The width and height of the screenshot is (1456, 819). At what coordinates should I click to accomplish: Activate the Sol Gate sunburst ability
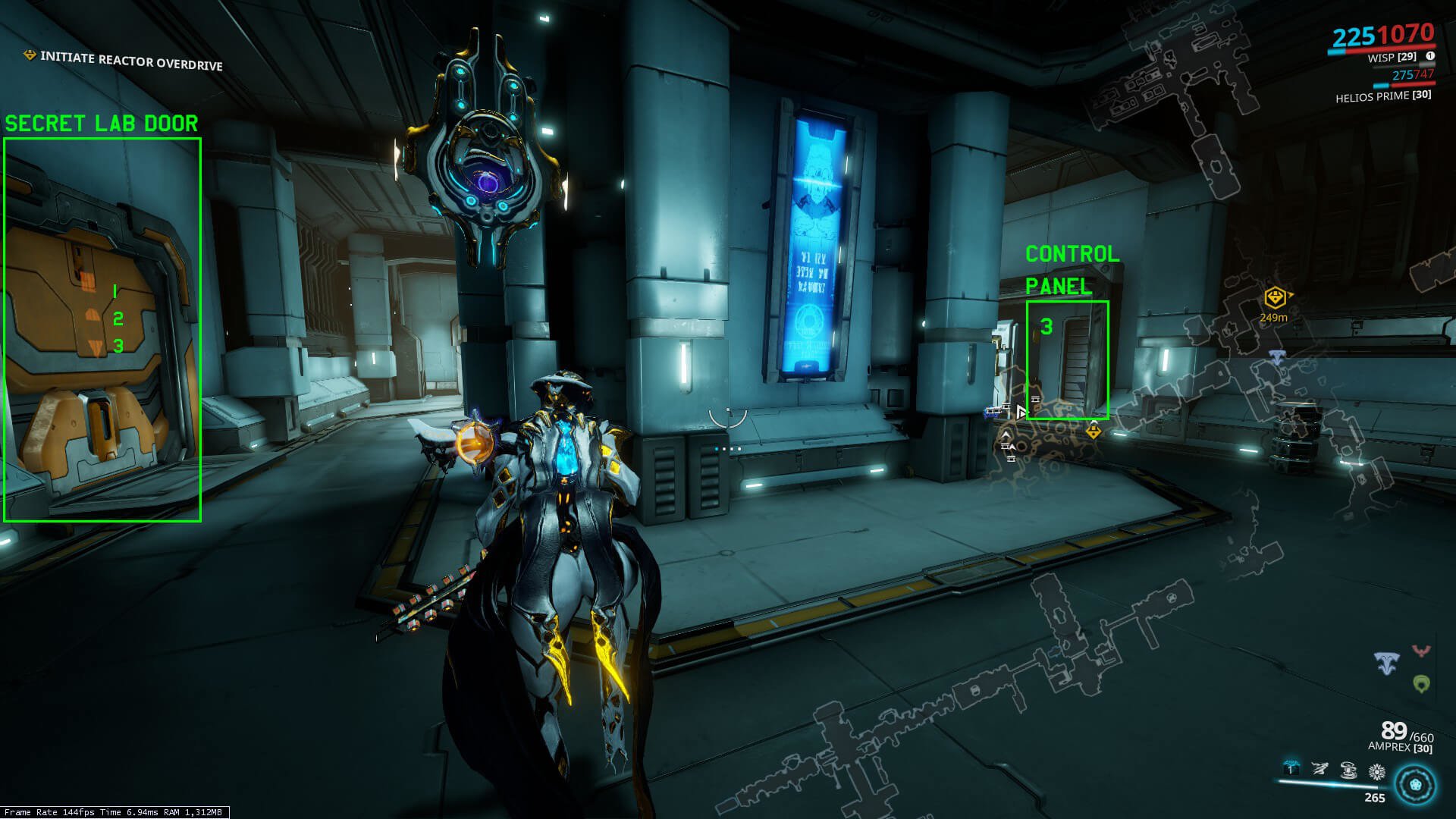(1376, 772)
